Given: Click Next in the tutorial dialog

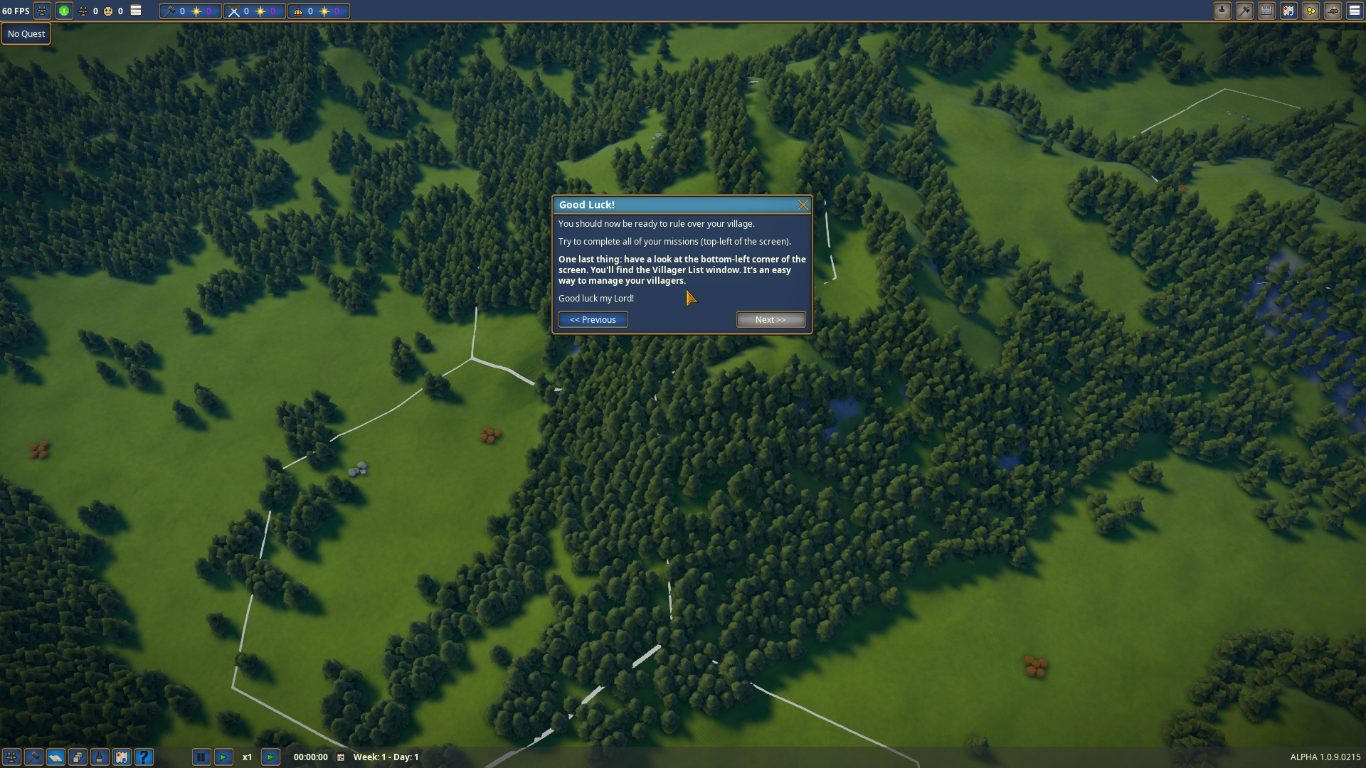Looking at the screenshot, I should click(770, 320).
